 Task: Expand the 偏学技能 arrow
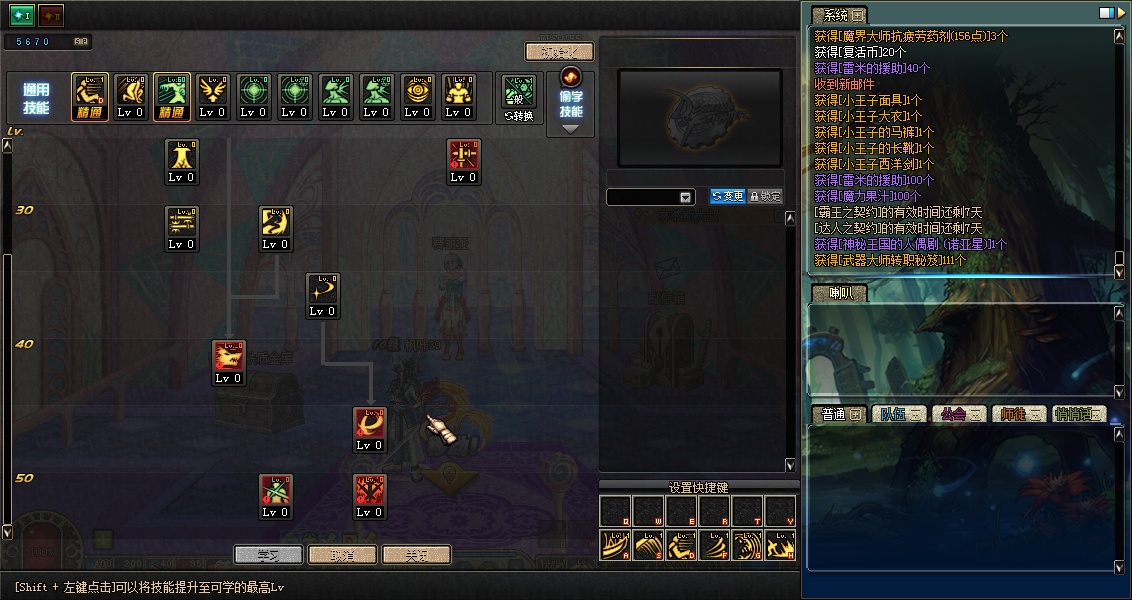(x=570, y=129)
